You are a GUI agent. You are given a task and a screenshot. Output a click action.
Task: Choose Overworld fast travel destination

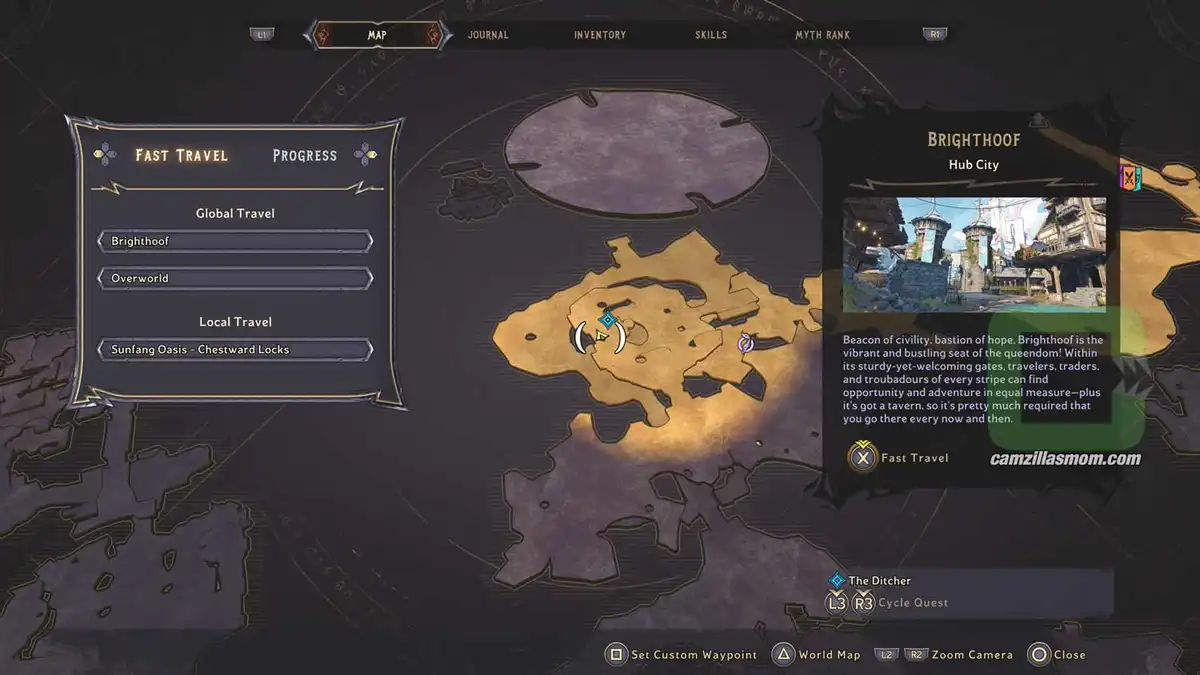(x=235, y=278)
